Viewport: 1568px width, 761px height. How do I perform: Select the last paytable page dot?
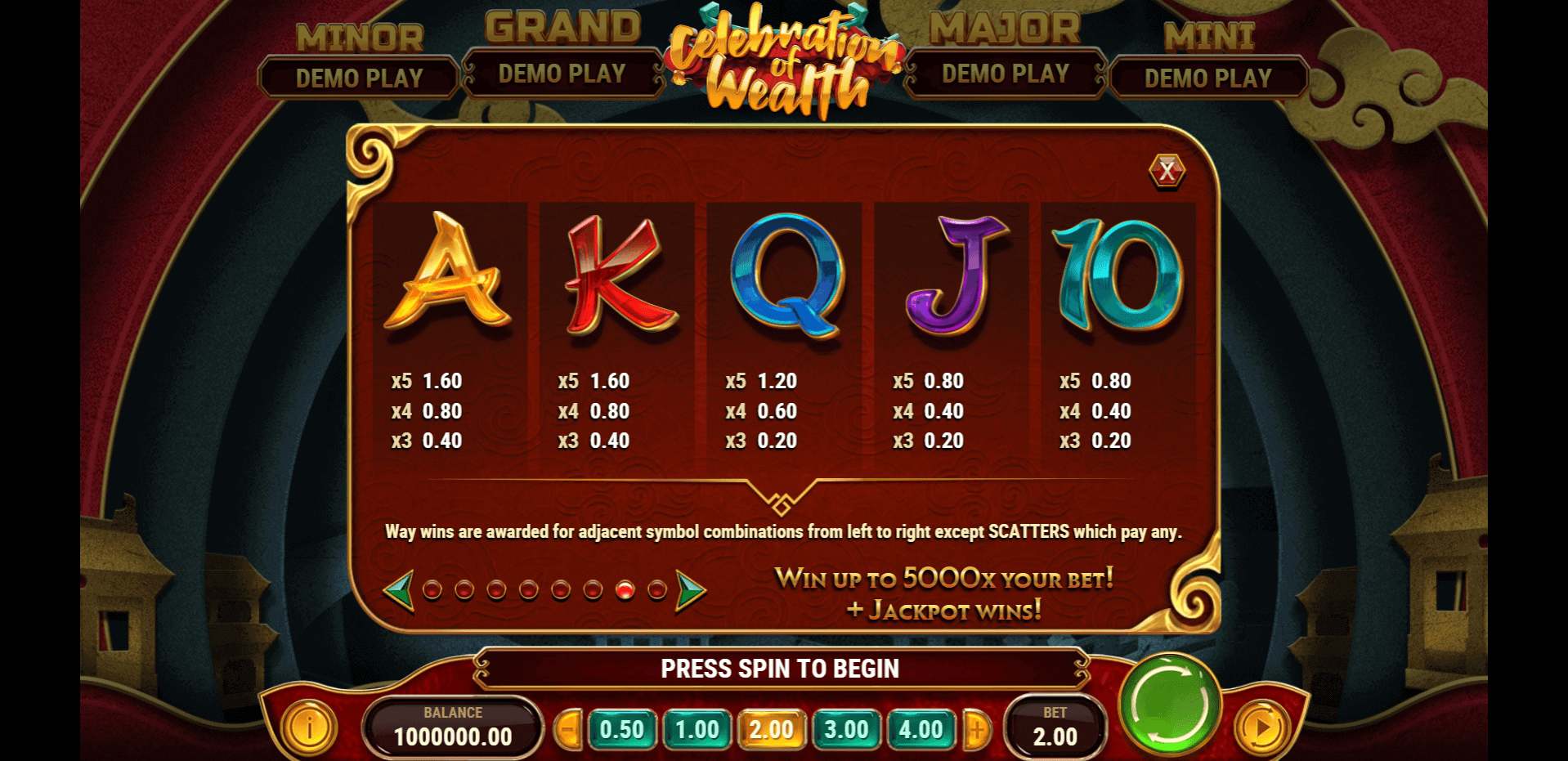tap(657, 589)
